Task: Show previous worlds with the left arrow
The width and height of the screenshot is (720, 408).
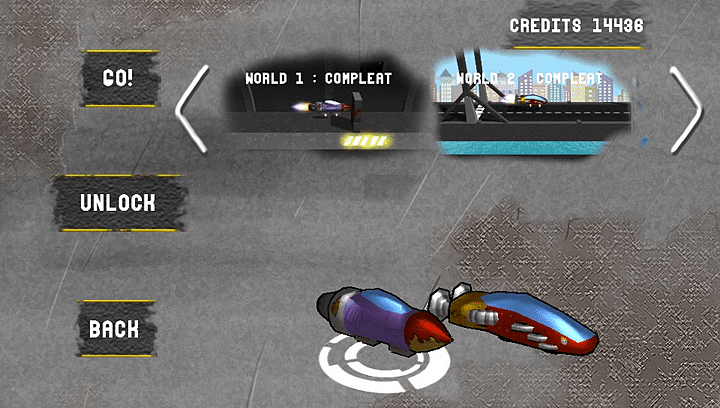Action: pos(192,108)
